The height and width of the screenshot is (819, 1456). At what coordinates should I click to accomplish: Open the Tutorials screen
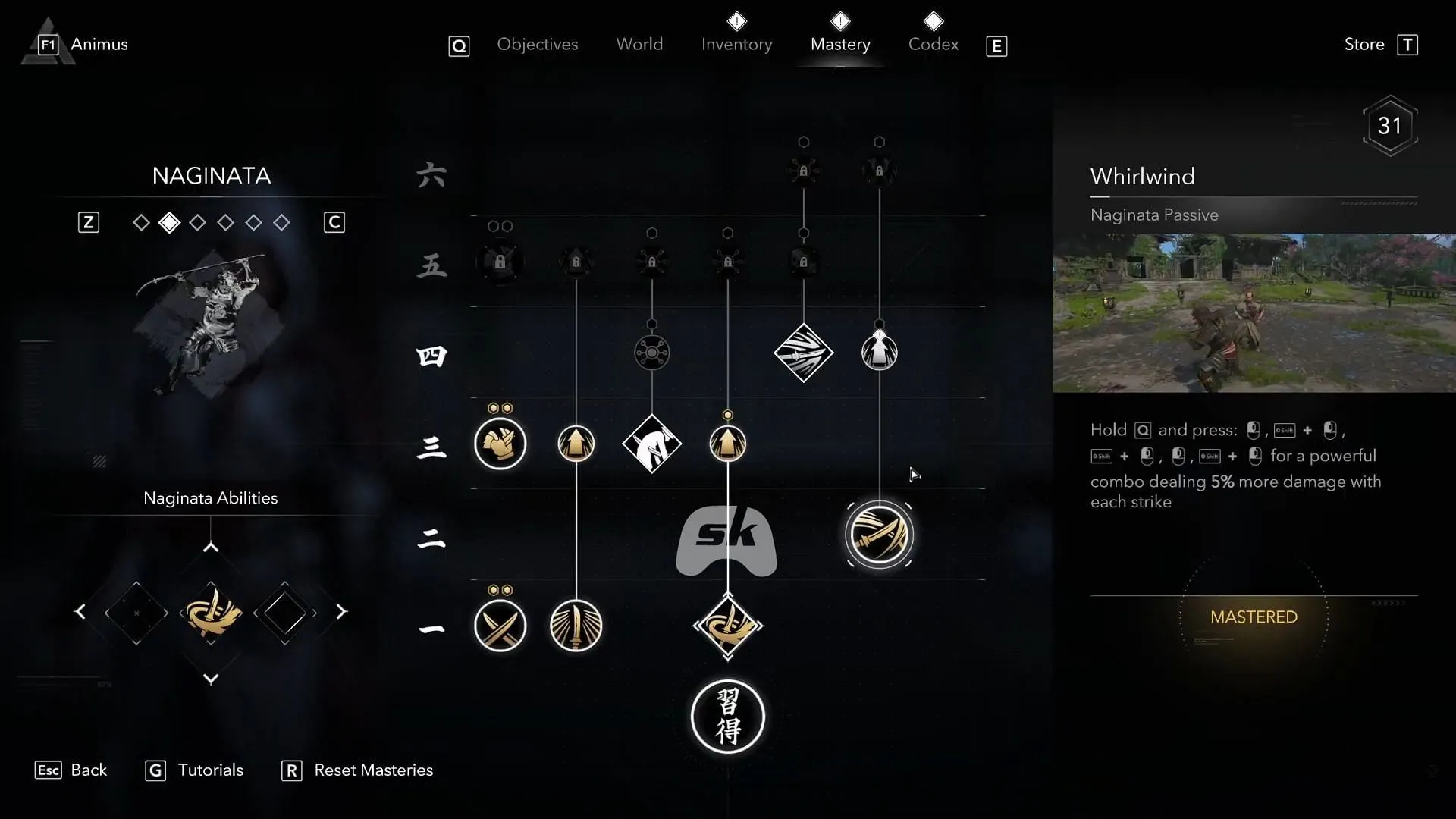210,770
